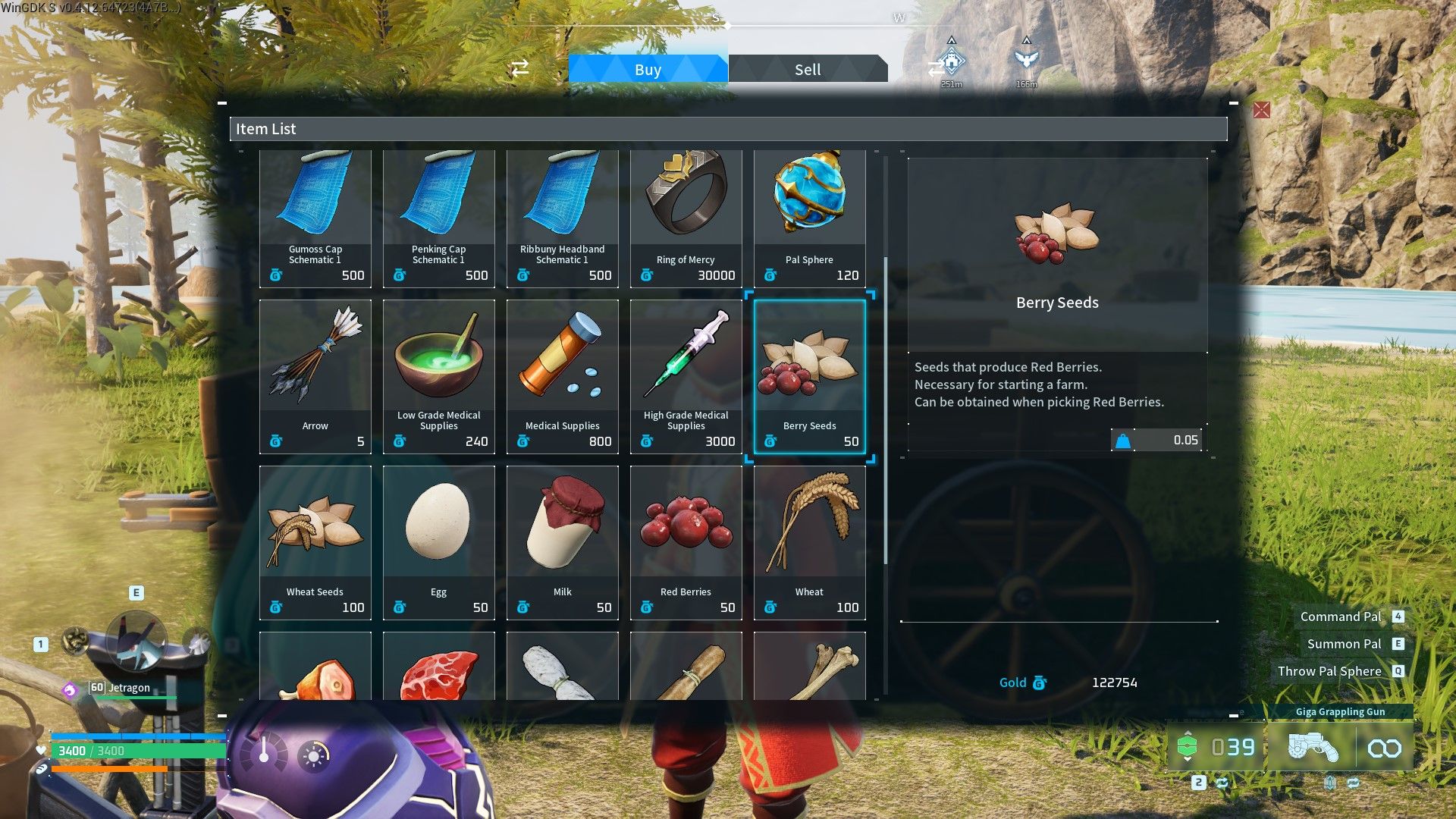The image size is (1456, 819).
Task: Pick the Ribbuny Headband Schematic 1
Action: tap(563, 218)
